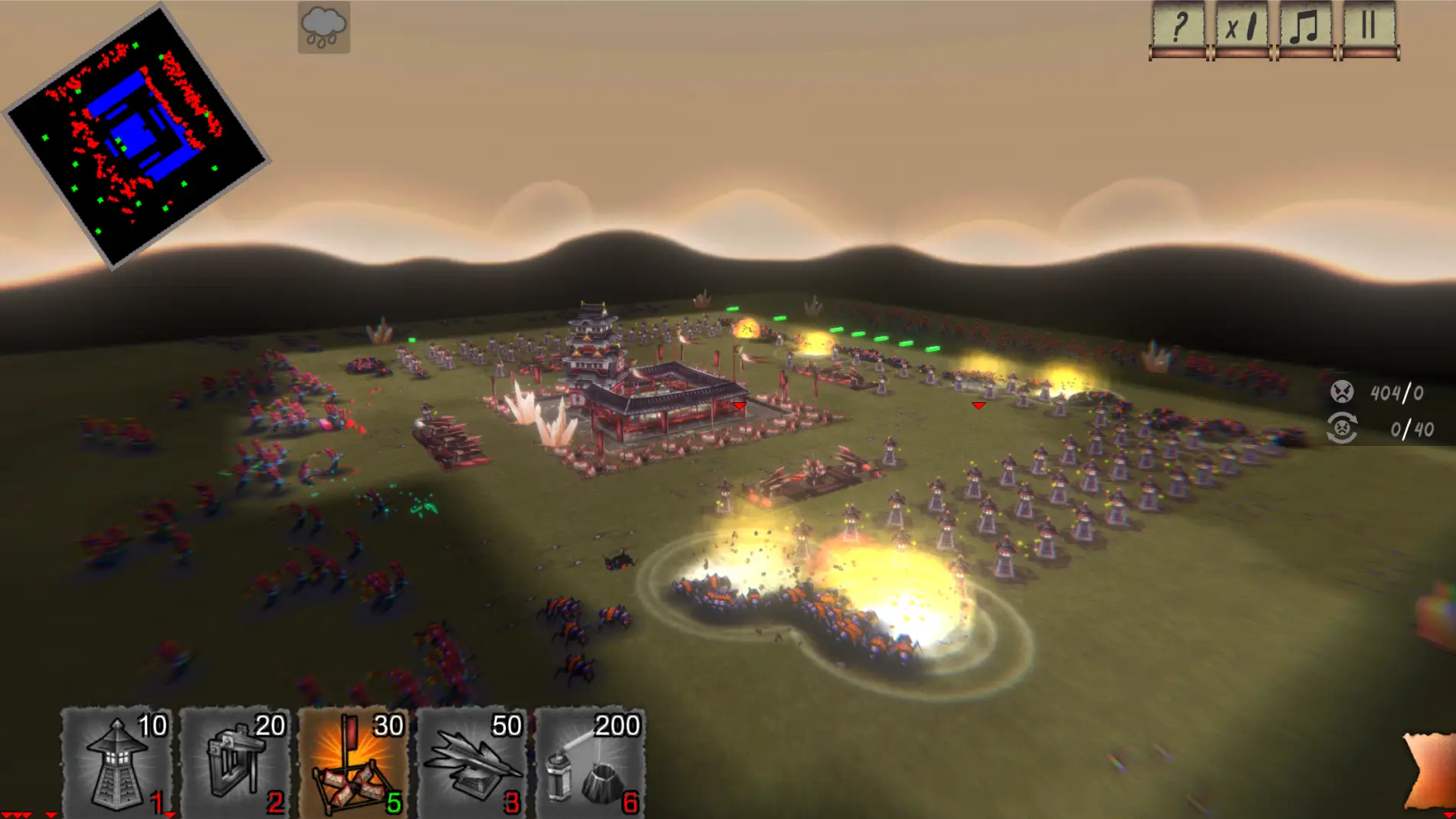This screenshot has height=819, width=1456.
Task: Click the rotated battlefield minimap
Action: [x=136, y=136]
